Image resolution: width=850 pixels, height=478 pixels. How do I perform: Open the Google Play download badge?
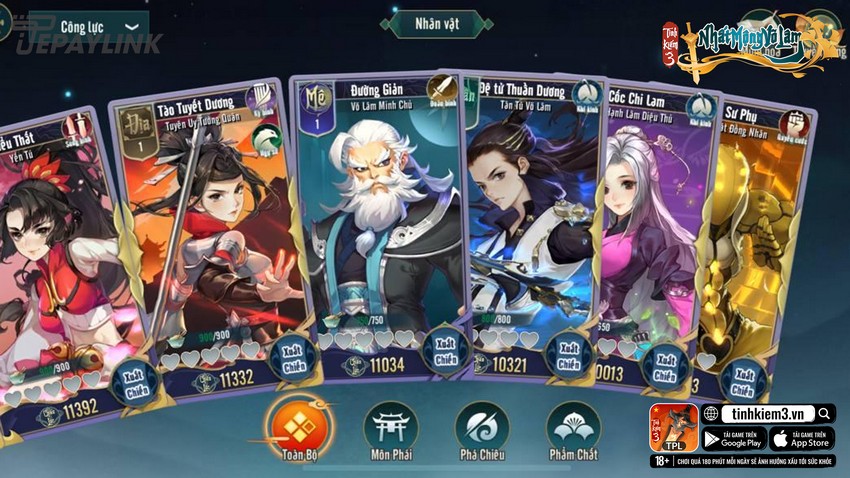coord(732,438)
